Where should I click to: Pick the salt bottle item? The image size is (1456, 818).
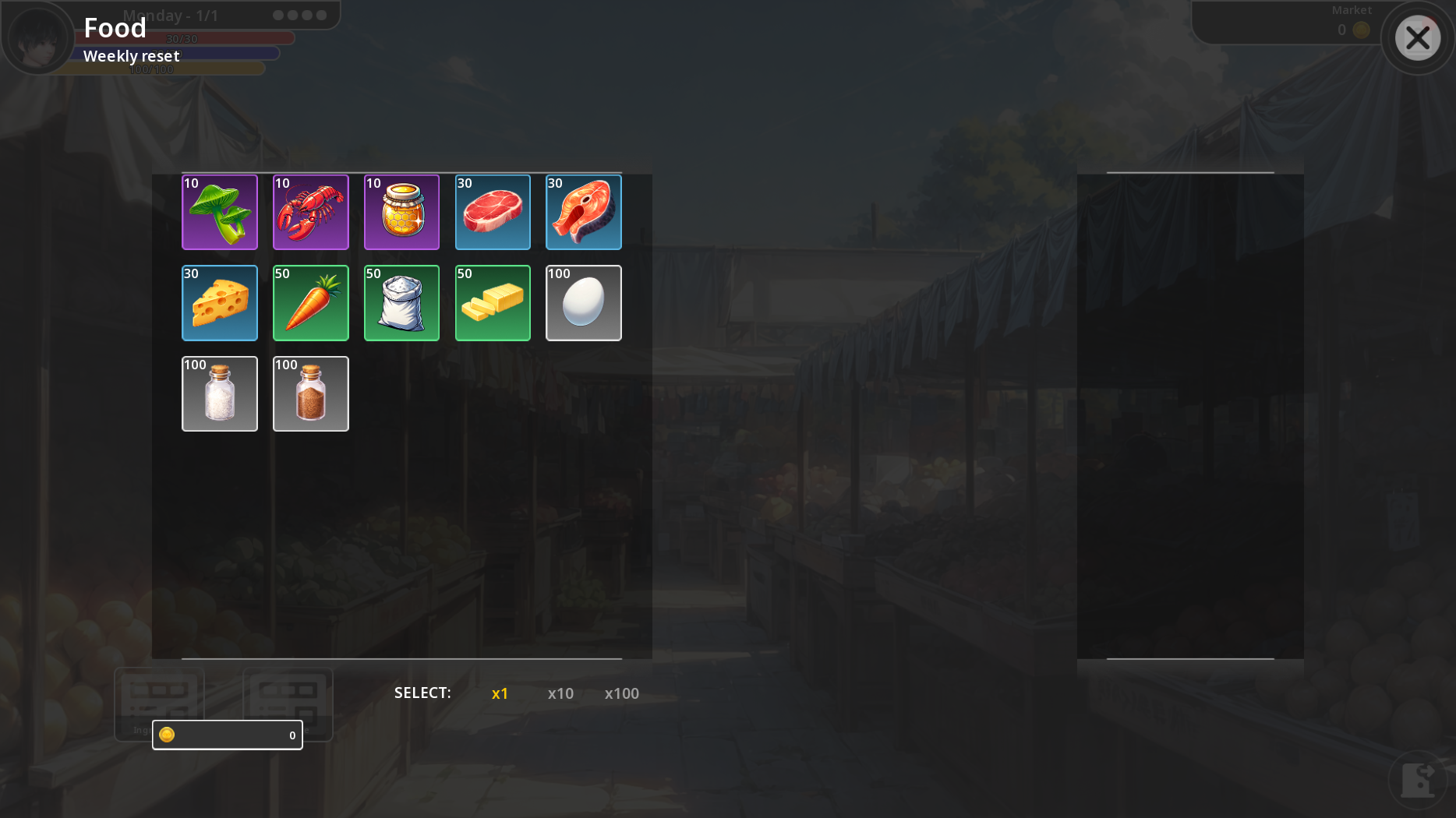click(x=220, y=393)
